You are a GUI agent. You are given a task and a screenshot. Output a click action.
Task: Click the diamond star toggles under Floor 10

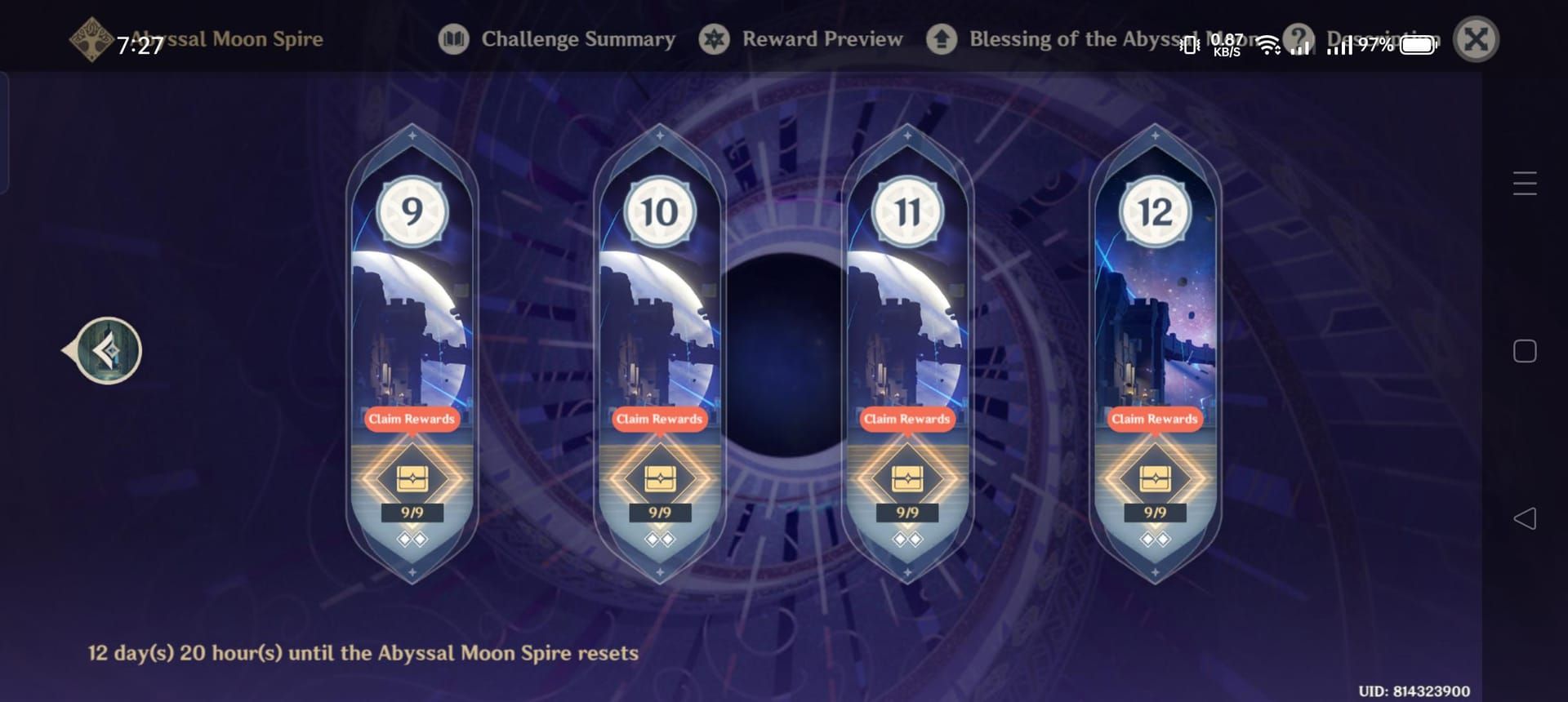[661, 539]
